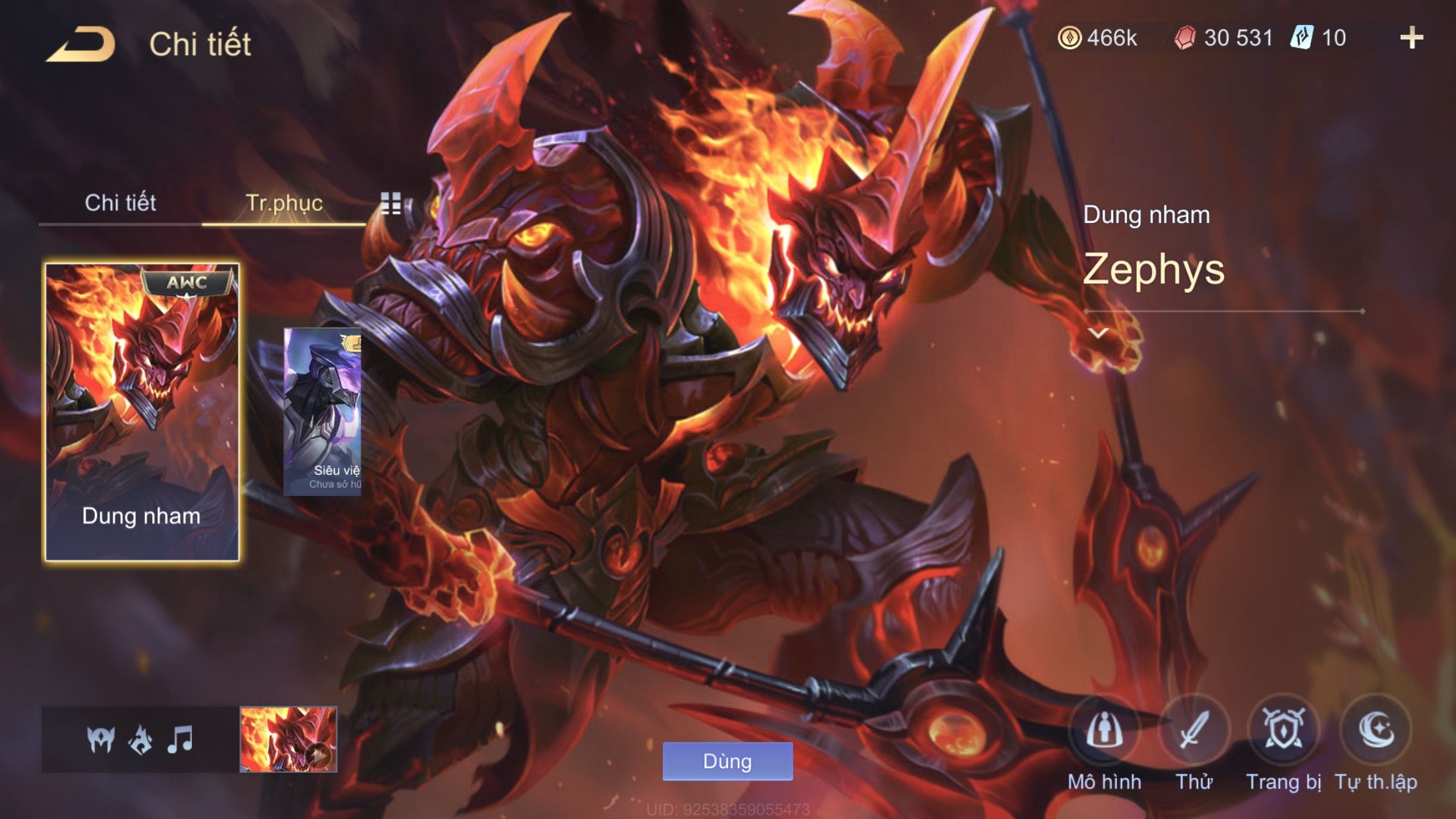Open Tự th.lập custom settings
The height and width of the screenshot is (819, 1456).
click(1376, 731)
